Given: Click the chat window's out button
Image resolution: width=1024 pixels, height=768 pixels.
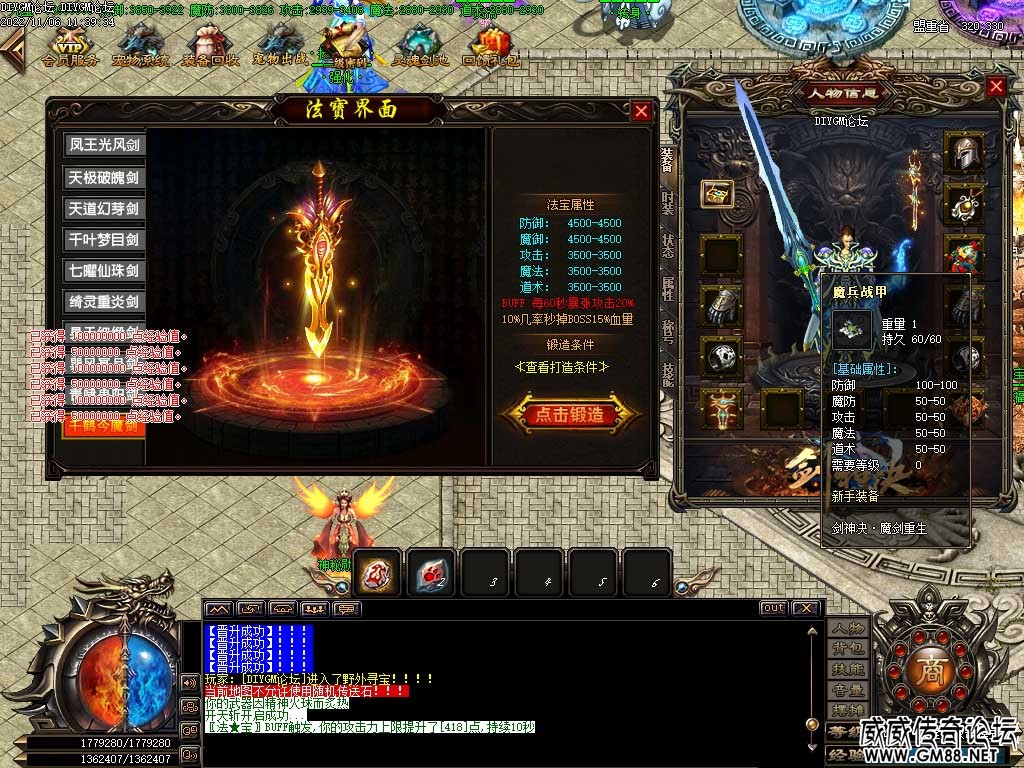Looking at the screenshot, I should pos(773,608).
